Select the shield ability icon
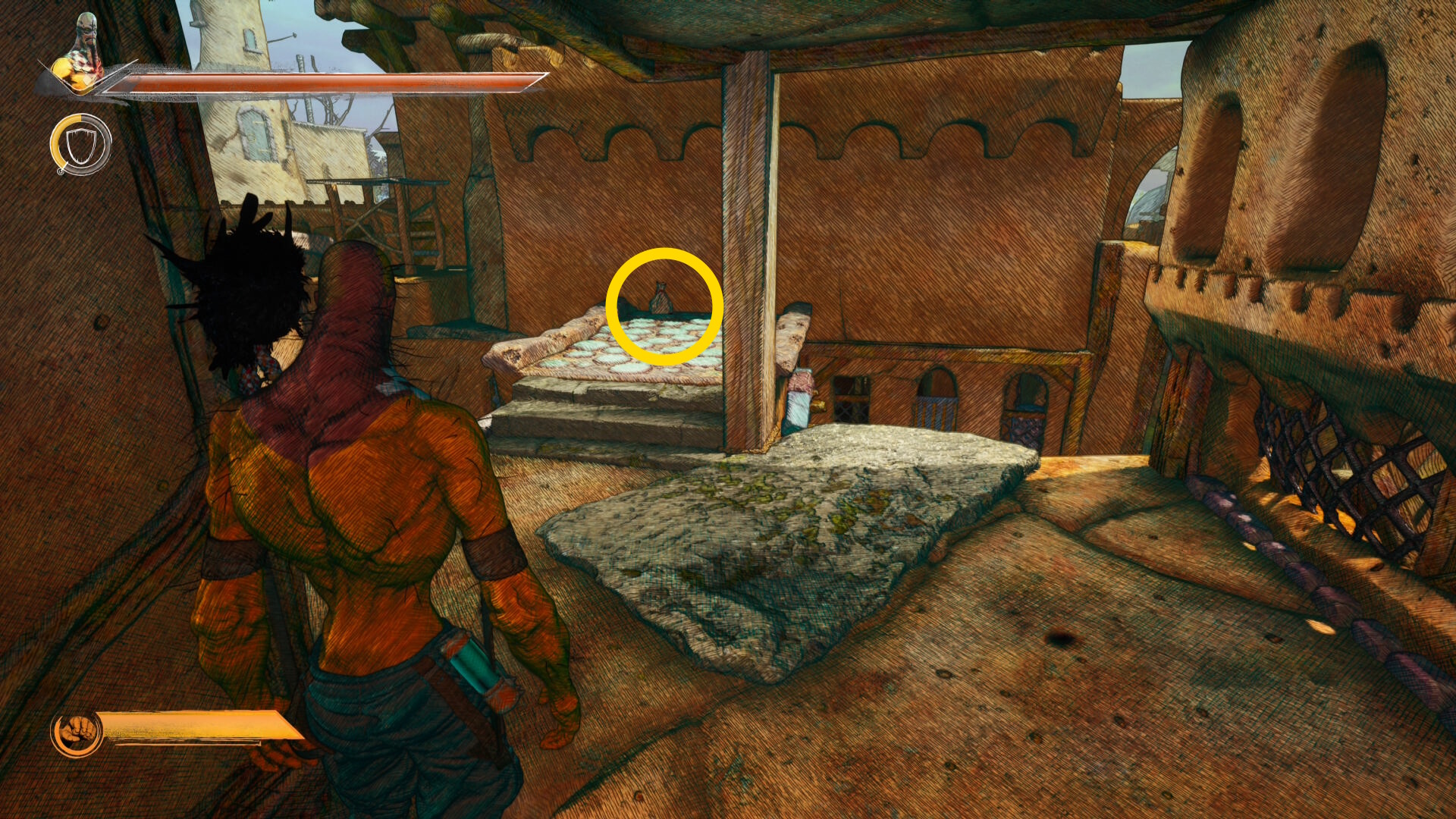The image size is (1456, 819). (x=80, y=145)
